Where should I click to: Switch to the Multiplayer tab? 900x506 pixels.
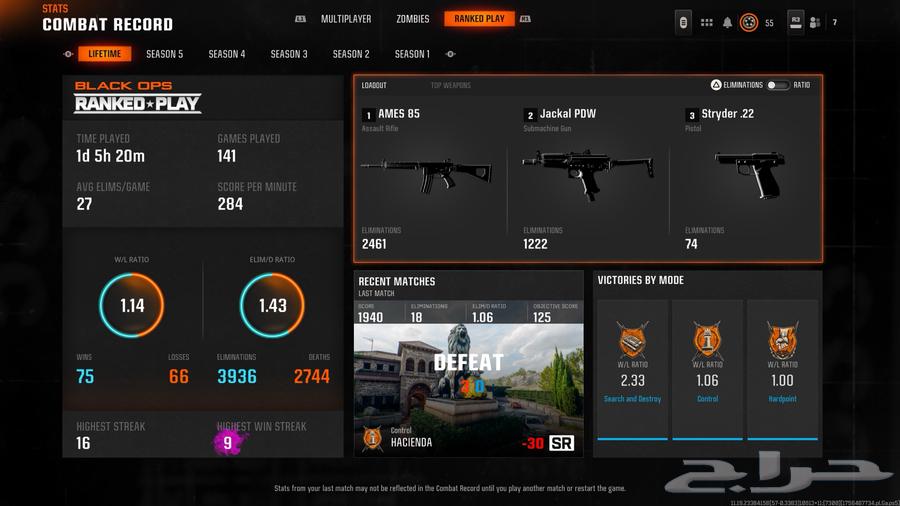[346, 19]
